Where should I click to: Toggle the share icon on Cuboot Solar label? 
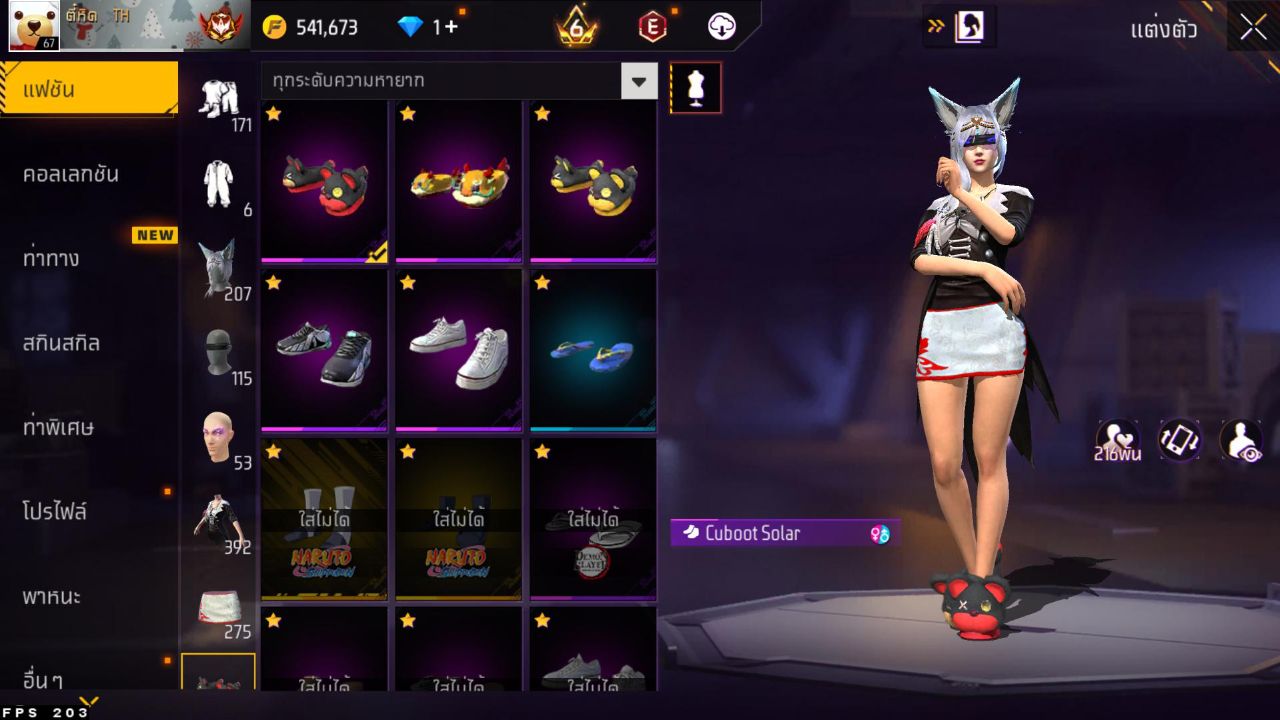pyautogui.click(x=879, y=534)
